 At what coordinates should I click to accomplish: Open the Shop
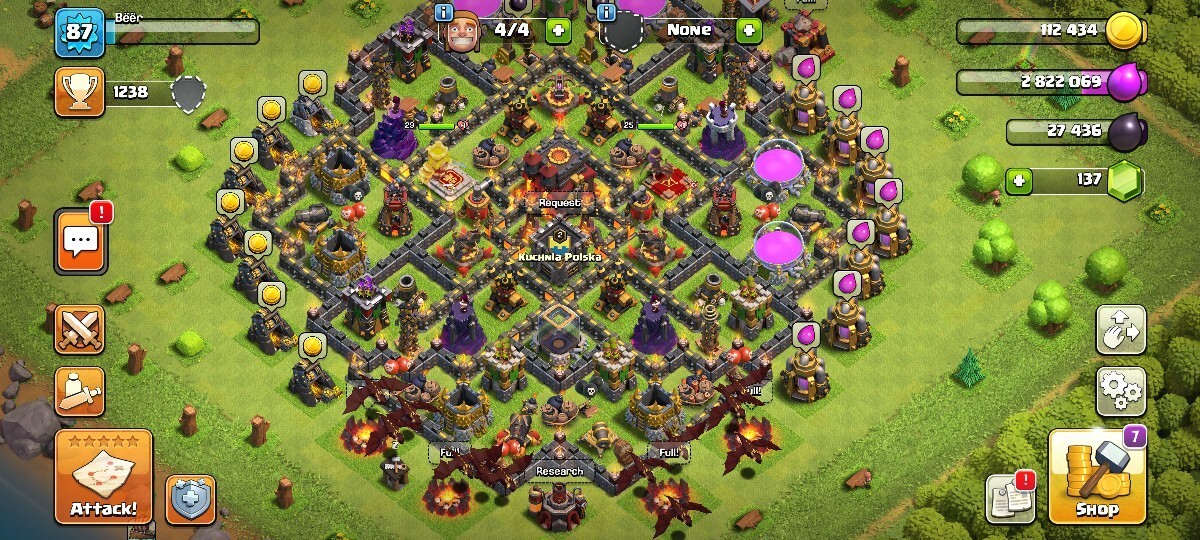click(1096, 477)
